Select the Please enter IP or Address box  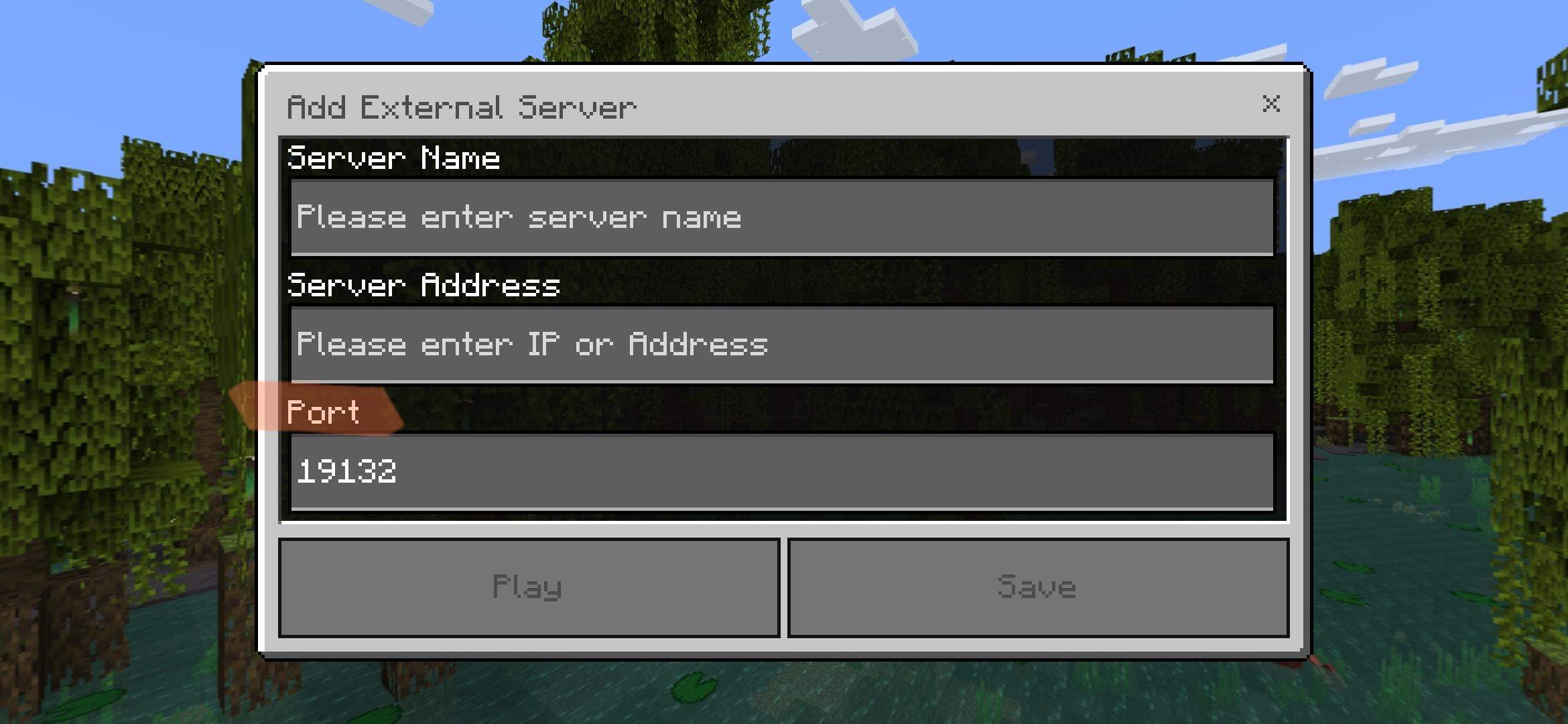click(781, 344)
